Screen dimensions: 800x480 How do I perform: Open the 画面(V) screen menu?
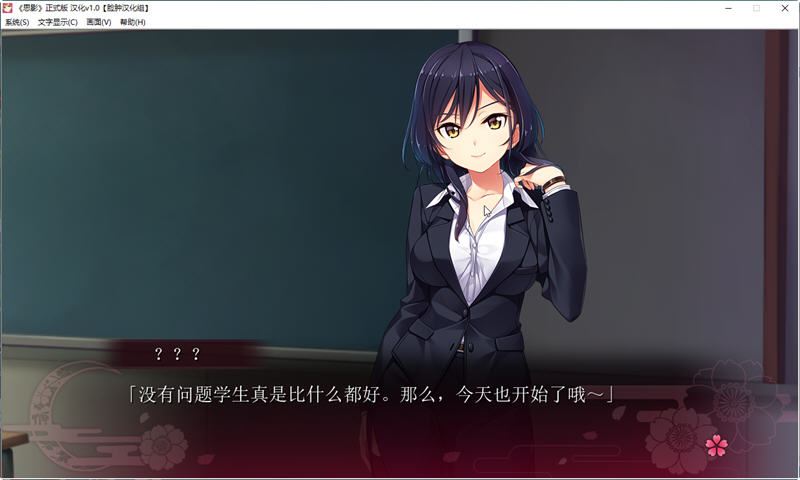pos(99,22)
